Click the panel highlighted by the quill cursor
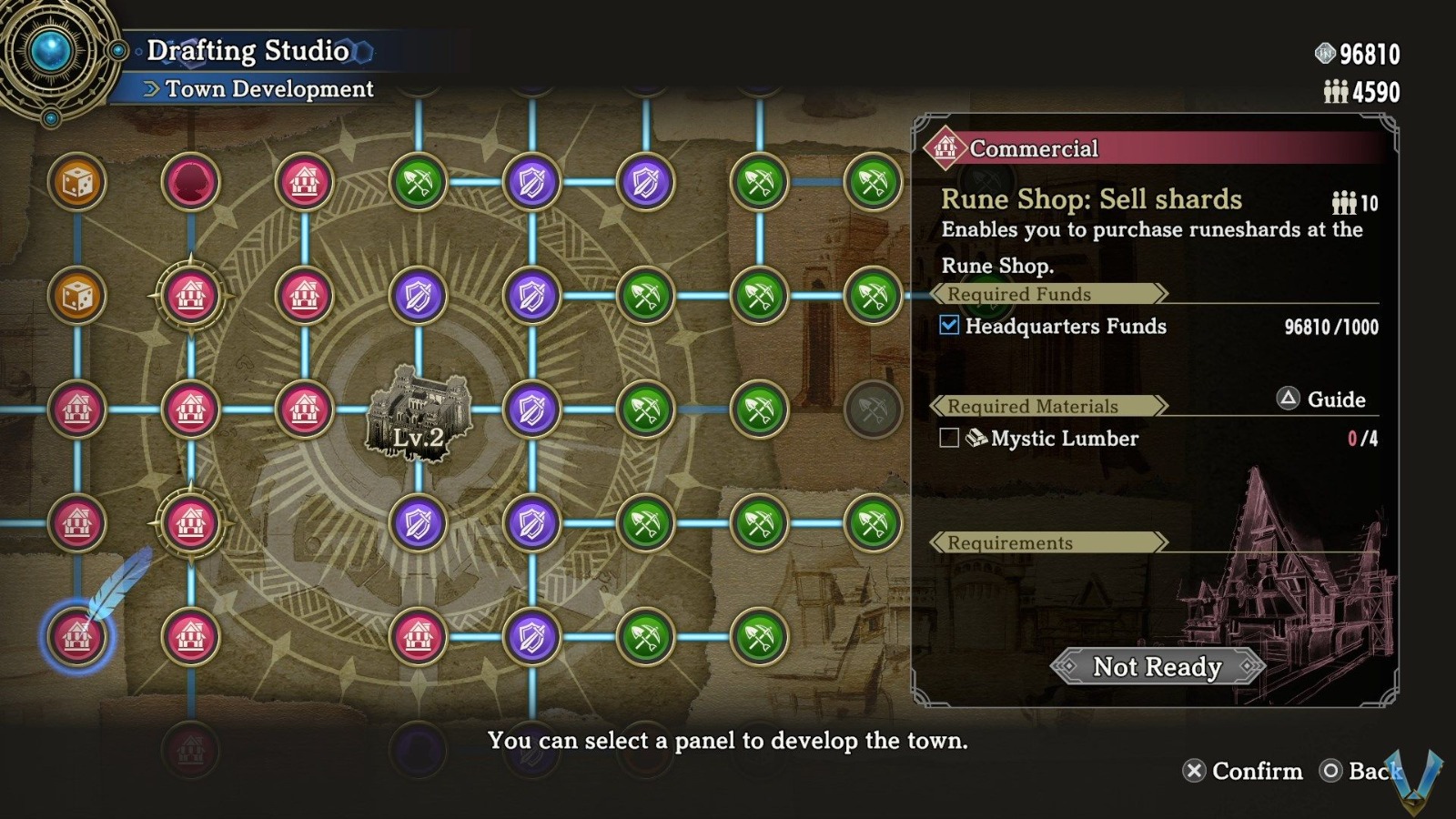Screen dimensions: 1456x819 (x=77, y=638)
